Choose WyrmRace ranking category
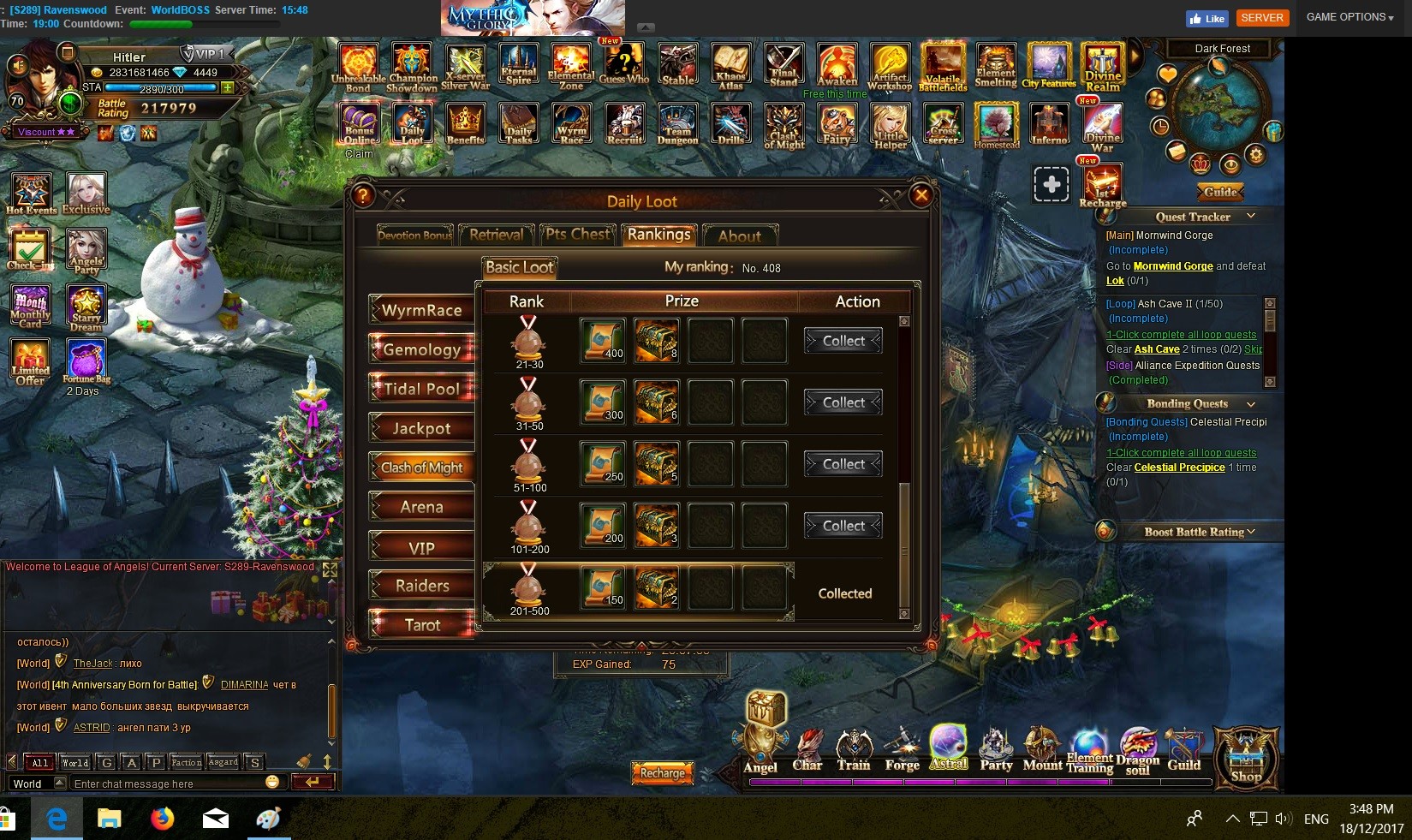This screenshot has width=1412, height=840. point(421,310)
